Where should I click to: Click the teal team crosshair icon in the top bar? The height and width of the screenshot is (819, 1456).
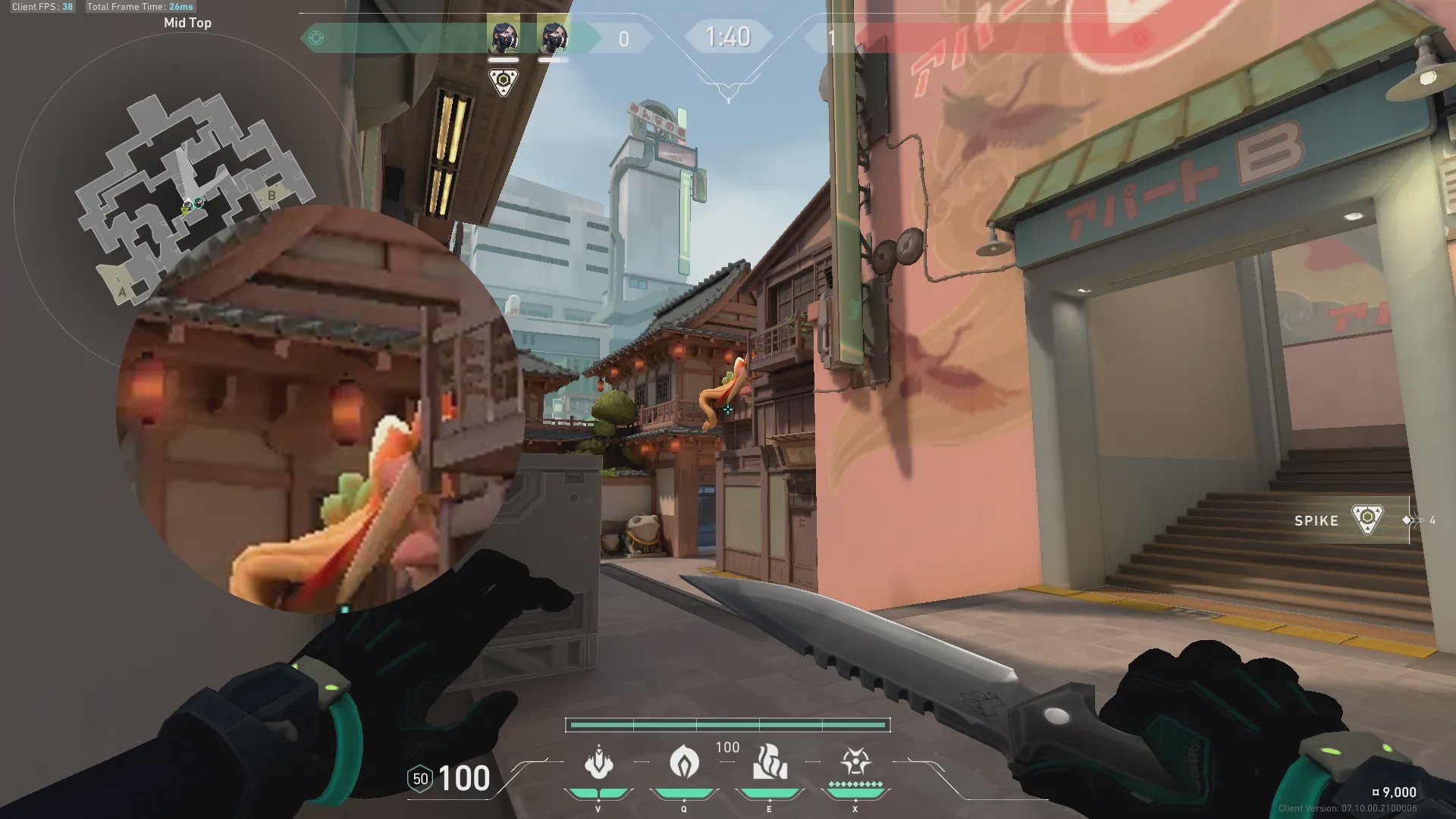[x=316, y=38]
